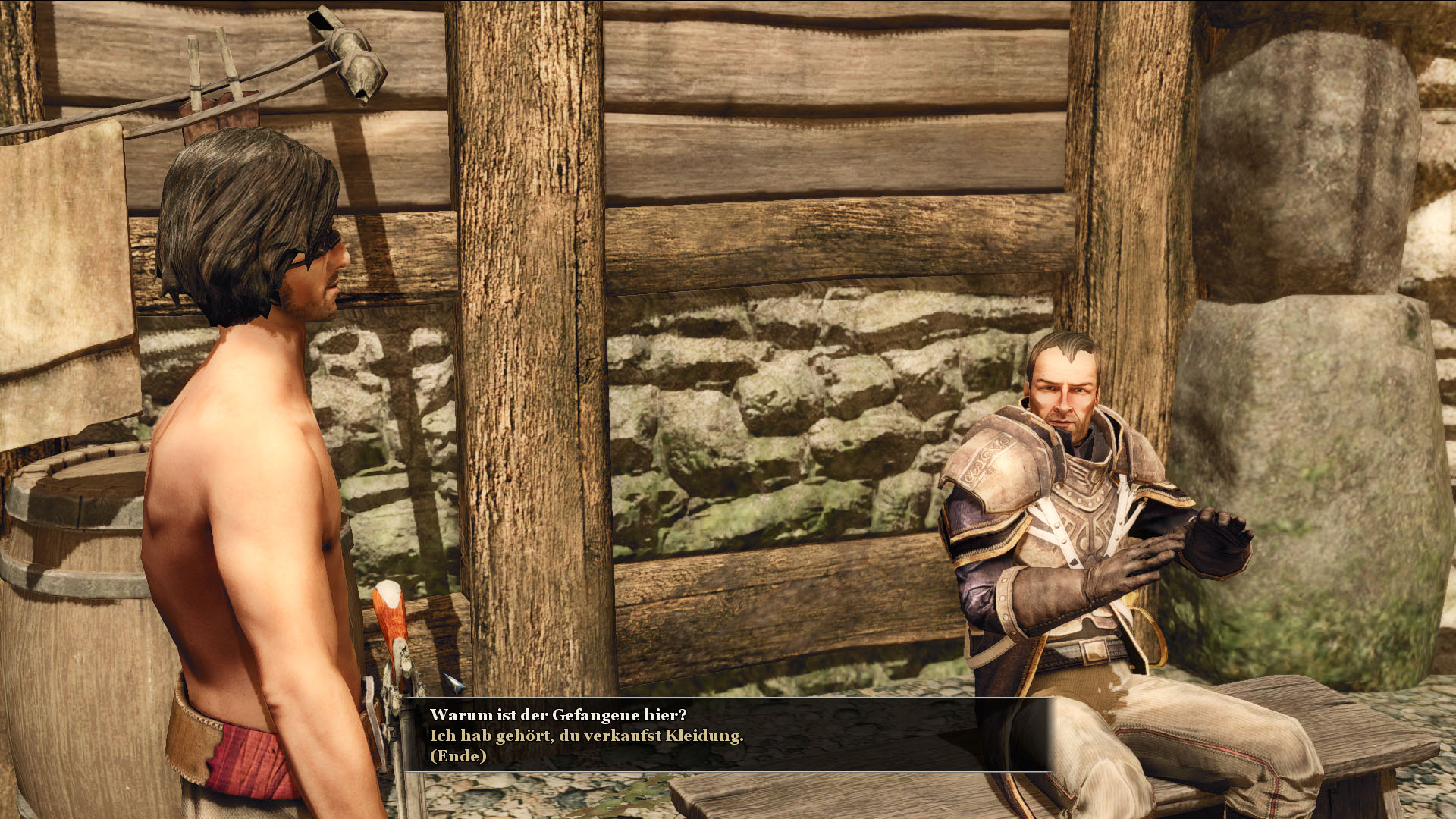Ask "Warum ist der Gefangene hier?"
The width and height of the screenshot is (1456, 819).
(x=557, y=715)
